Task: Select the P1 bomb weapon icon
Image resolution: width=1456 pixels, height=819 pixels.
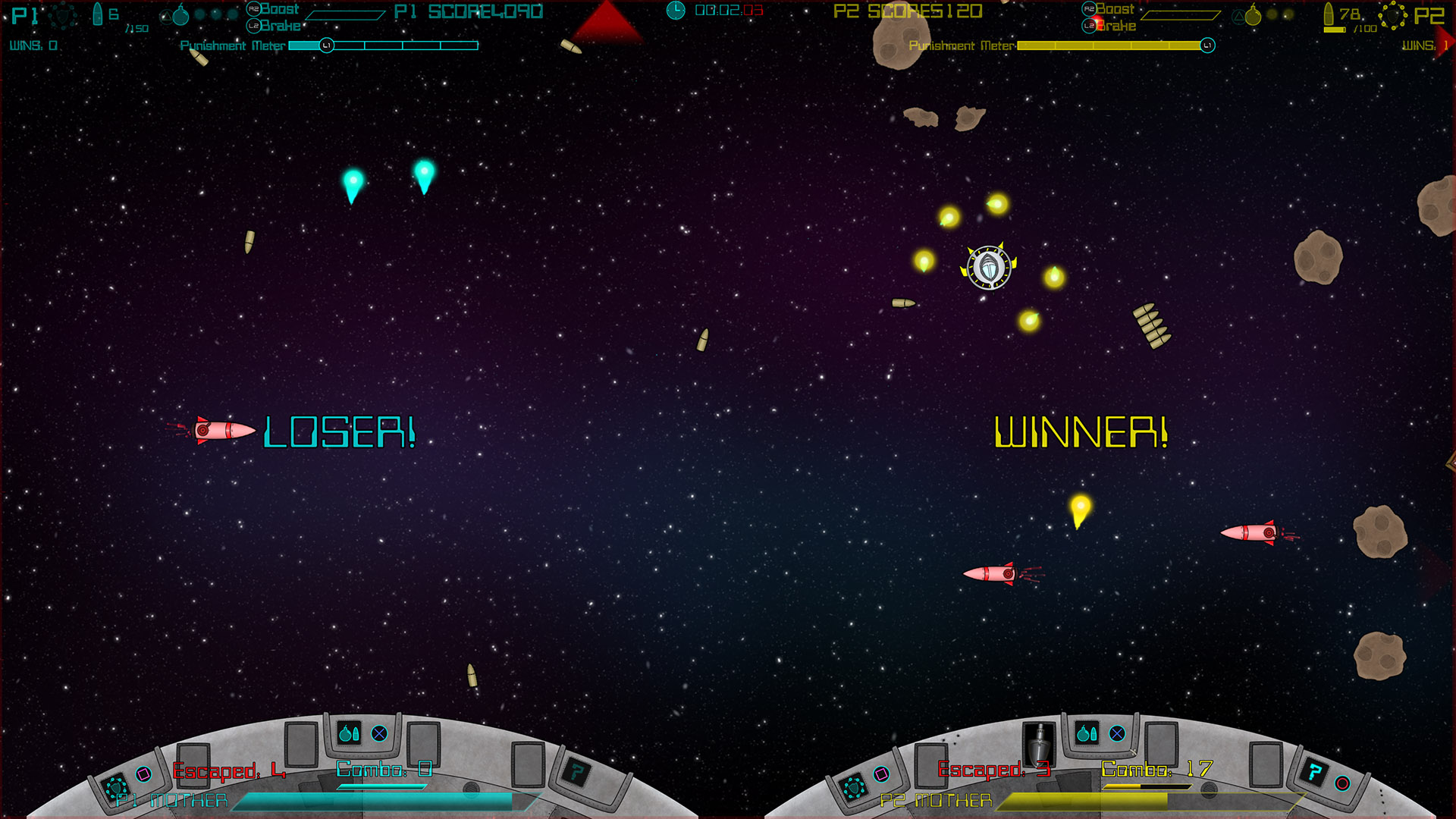Action: [180, 15]
